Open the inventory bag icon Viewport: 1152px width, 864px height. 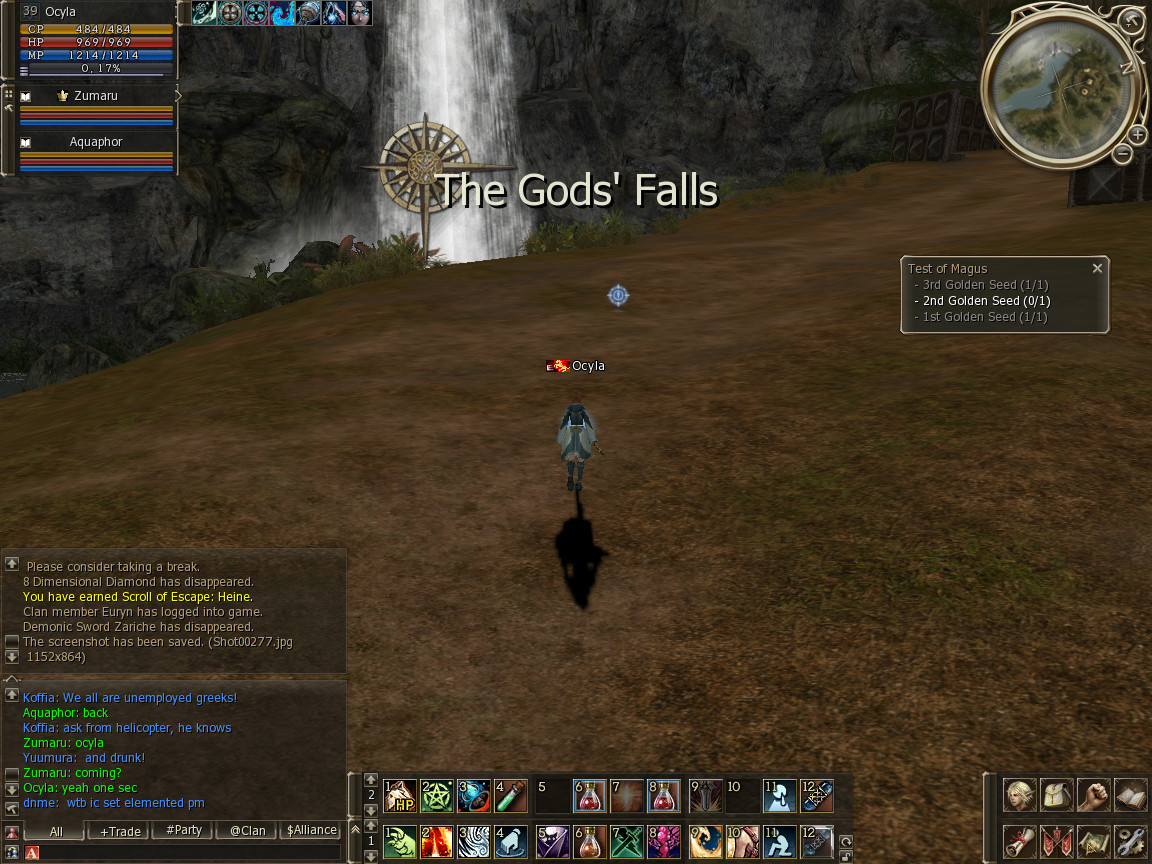[x=1057, y=796]
